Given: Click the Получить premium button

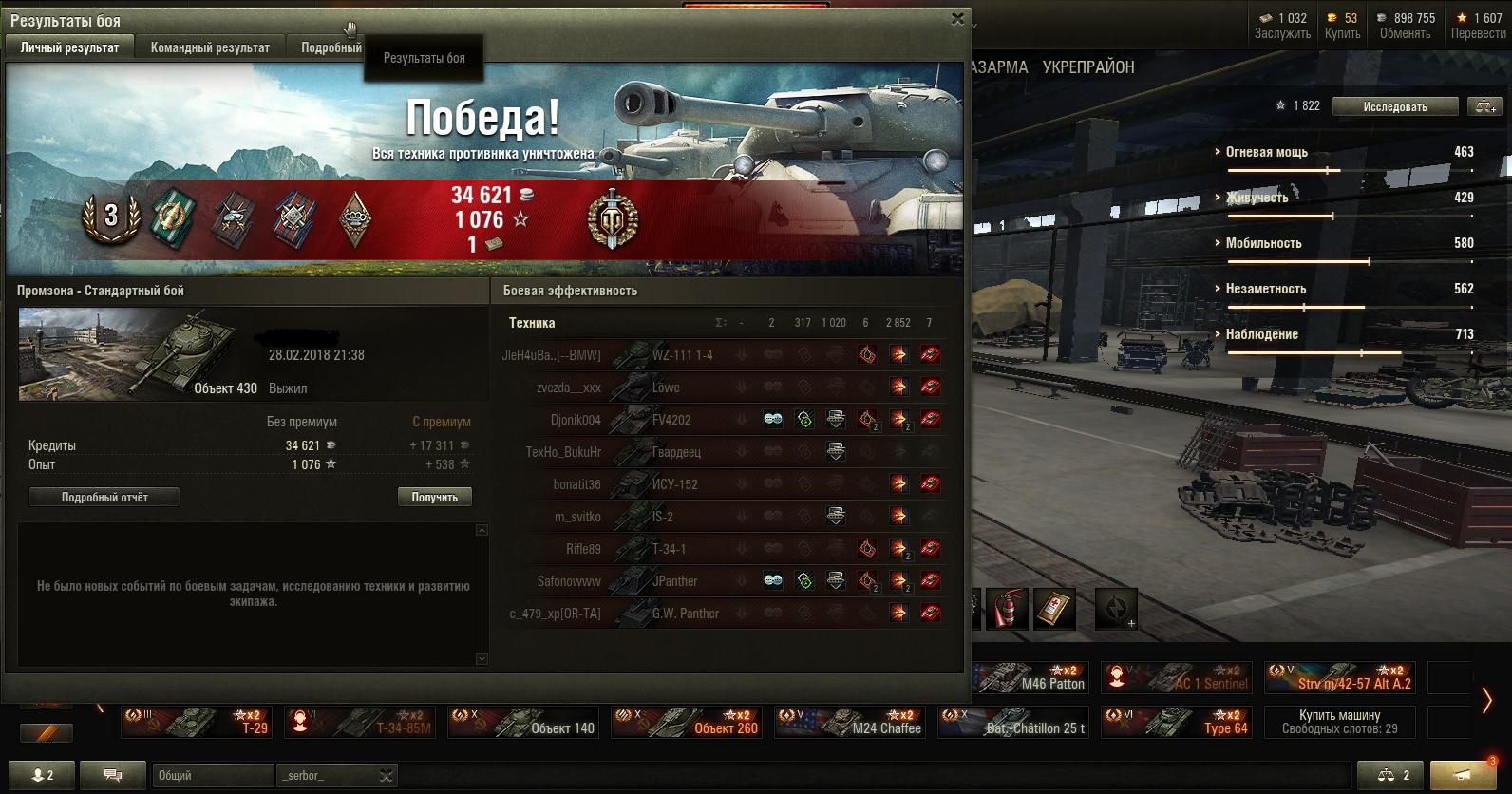Looking at the screenshot, I should pyautogui.click(x=434, y=497).
